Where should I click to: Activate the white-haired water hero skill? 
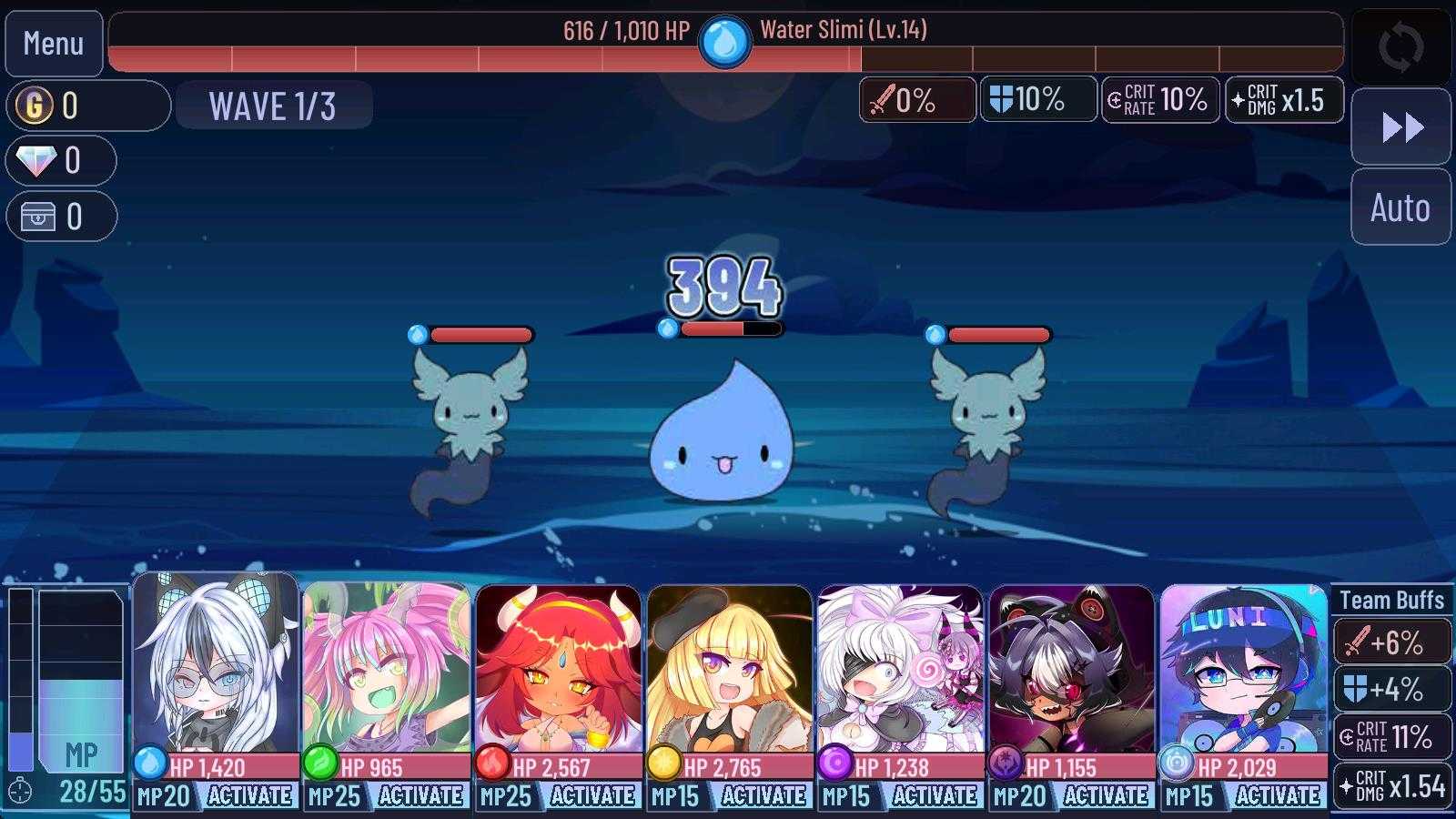[x=248, y=796]
